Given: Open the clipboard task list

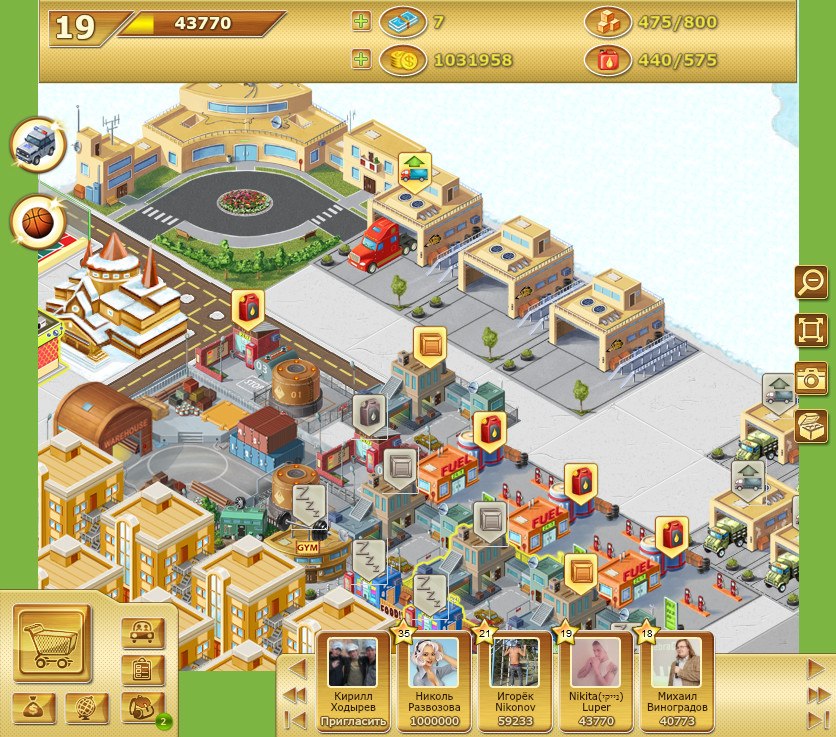Looking at the screenshot, I should pyautogui.click(x=142, y=670).
